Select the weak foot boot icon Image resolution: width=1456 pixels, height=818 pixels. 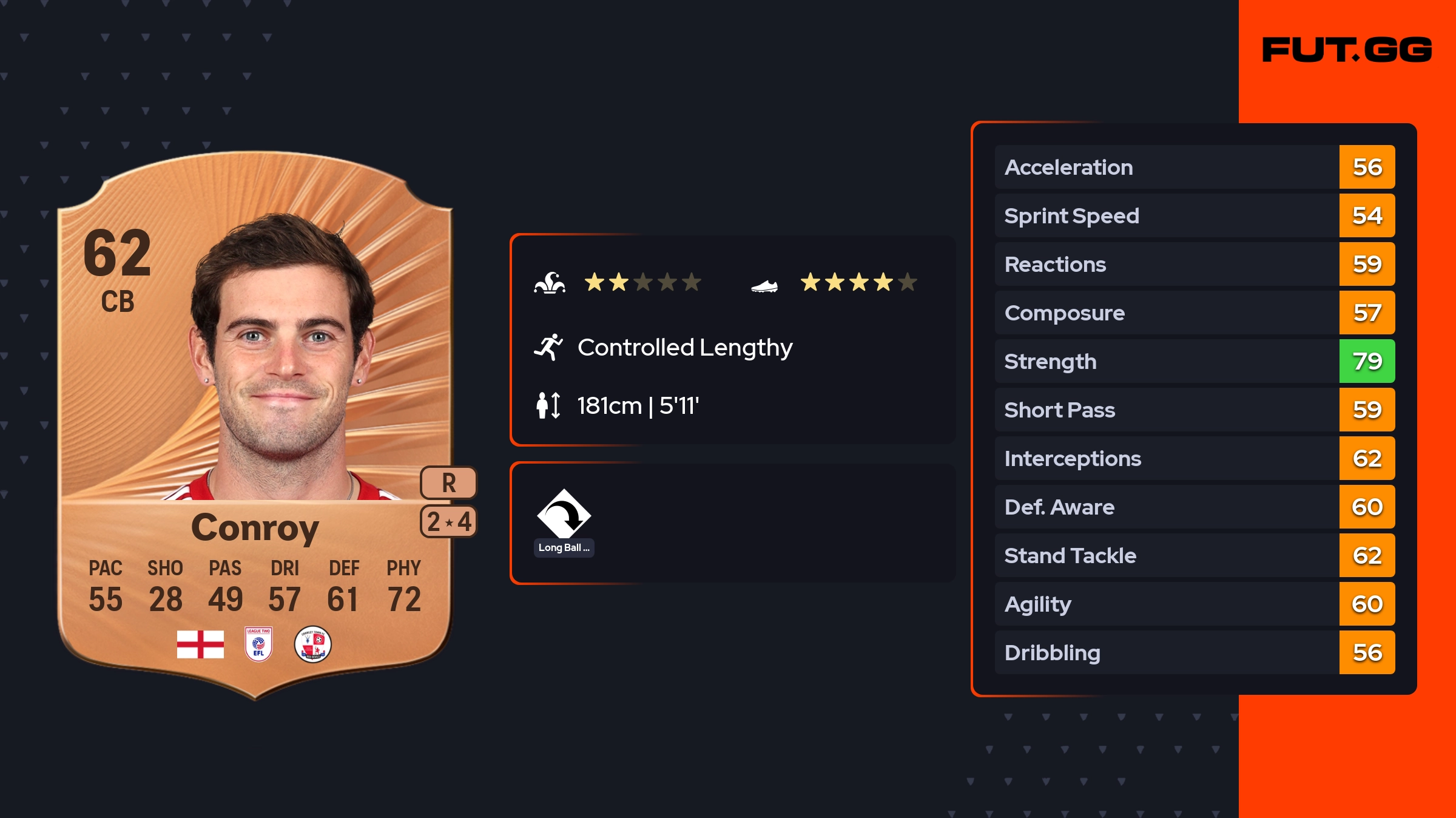(764, 285)
